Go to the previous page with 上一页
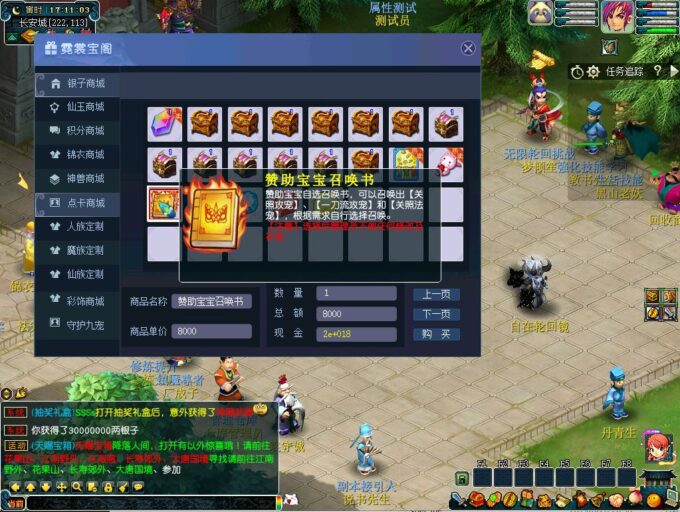 (x=436, y=294)
